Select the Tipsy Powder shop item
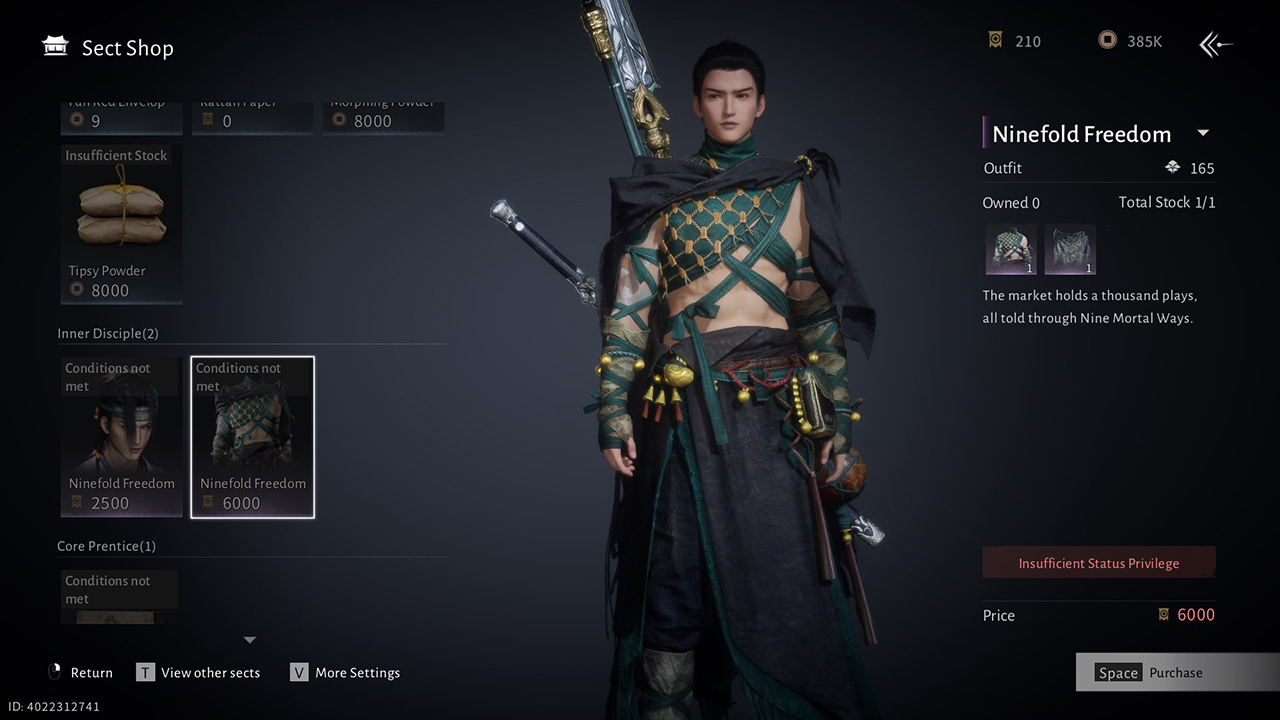This screenshot has width=1280, height=720. coord(121,224)
